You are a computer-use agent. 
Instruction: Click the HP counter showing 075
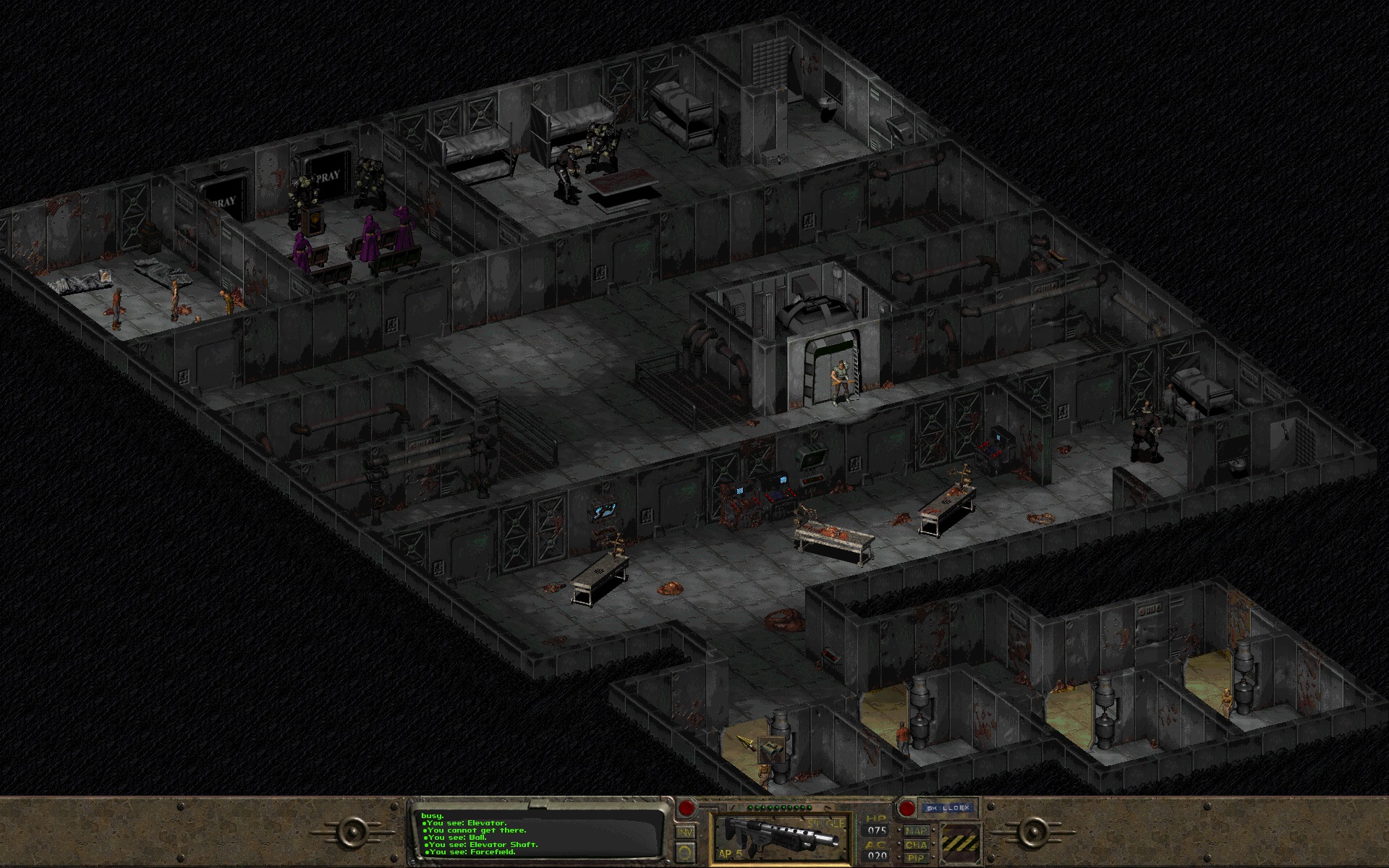877,830
